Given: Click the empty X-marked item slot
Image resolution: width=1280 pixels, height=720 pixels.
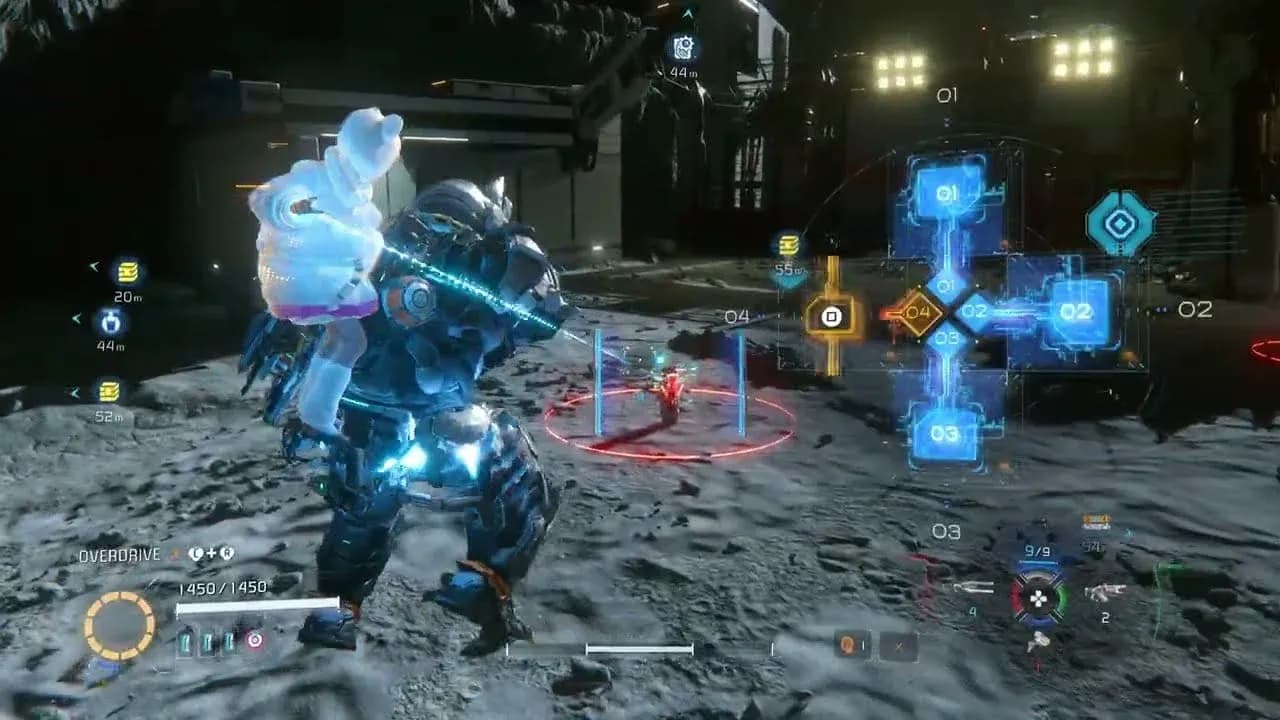Looking at the screenshot, I should pos(900,646).
